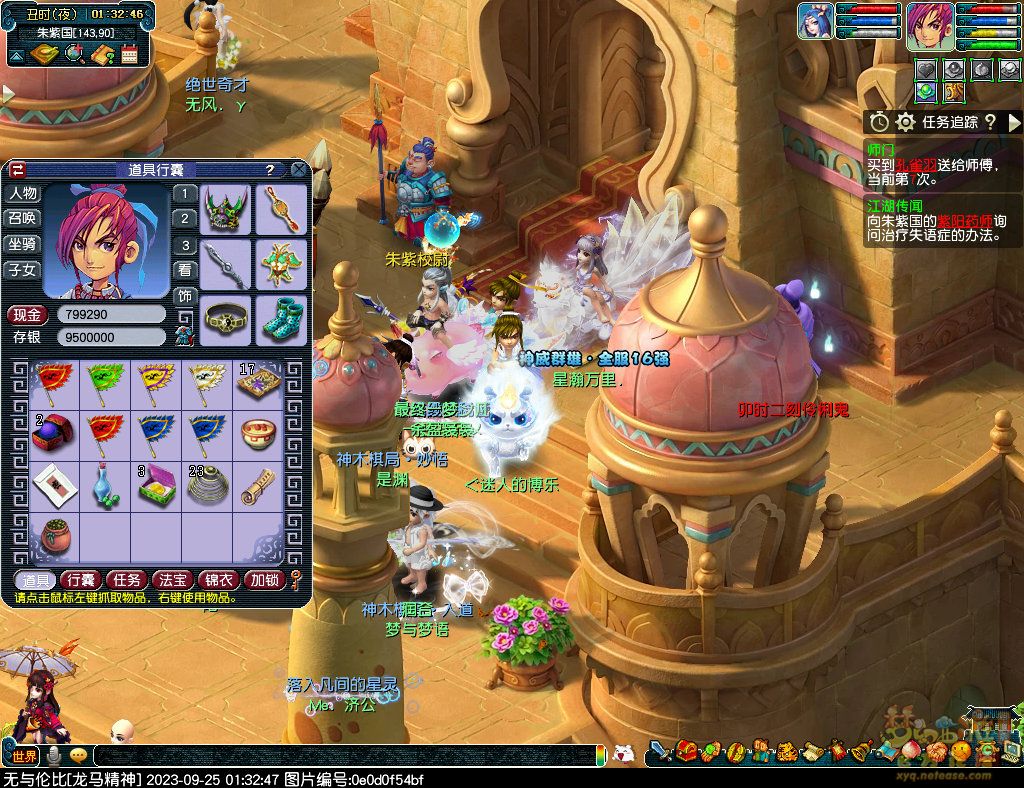This screenshot has height=788, width=1024.
Task: Open the 法宝 treasure tab
Action: point(173,580)
